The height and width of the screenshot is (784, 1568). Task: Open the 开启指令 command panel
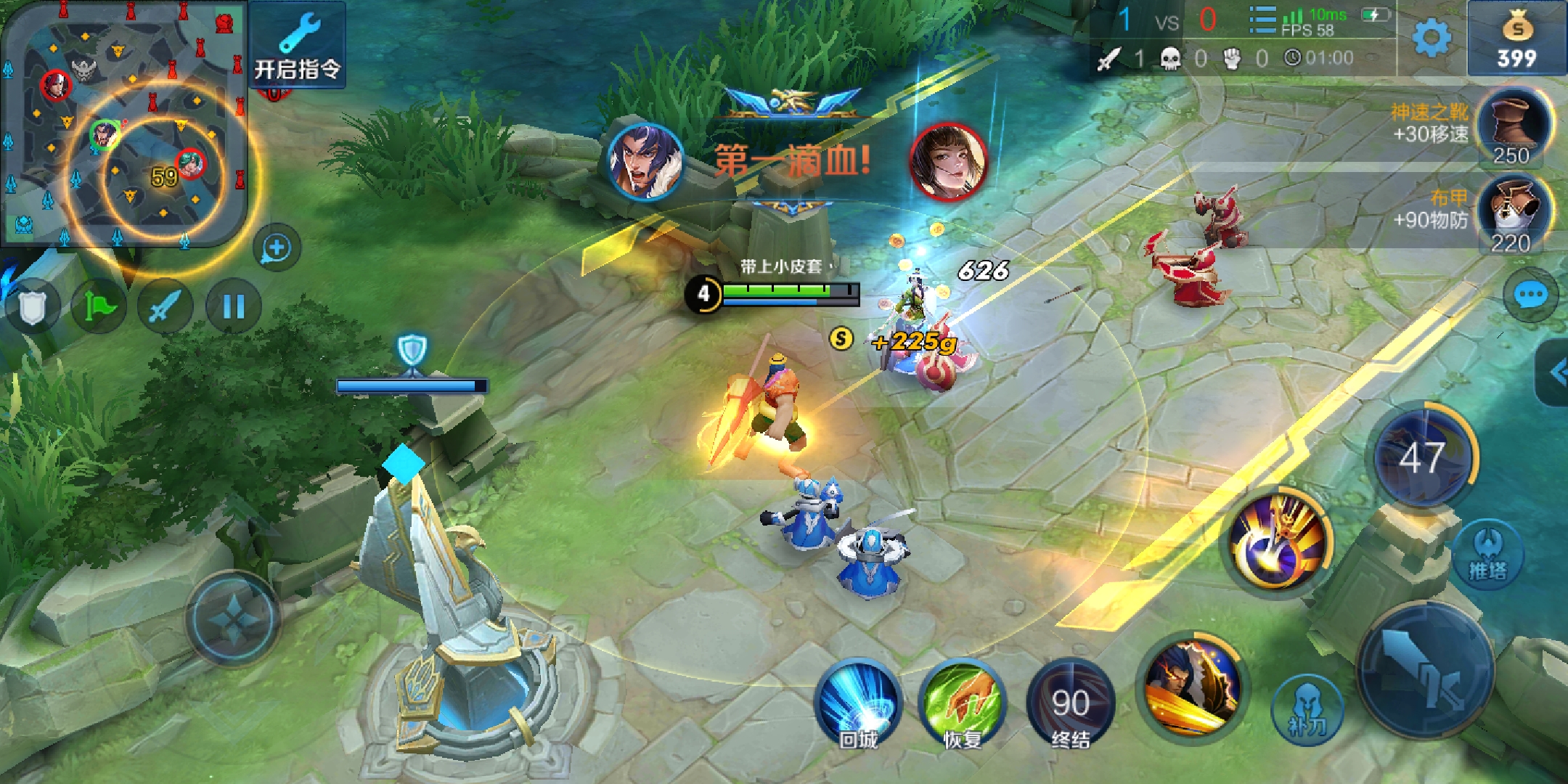(x=298, y=45)
